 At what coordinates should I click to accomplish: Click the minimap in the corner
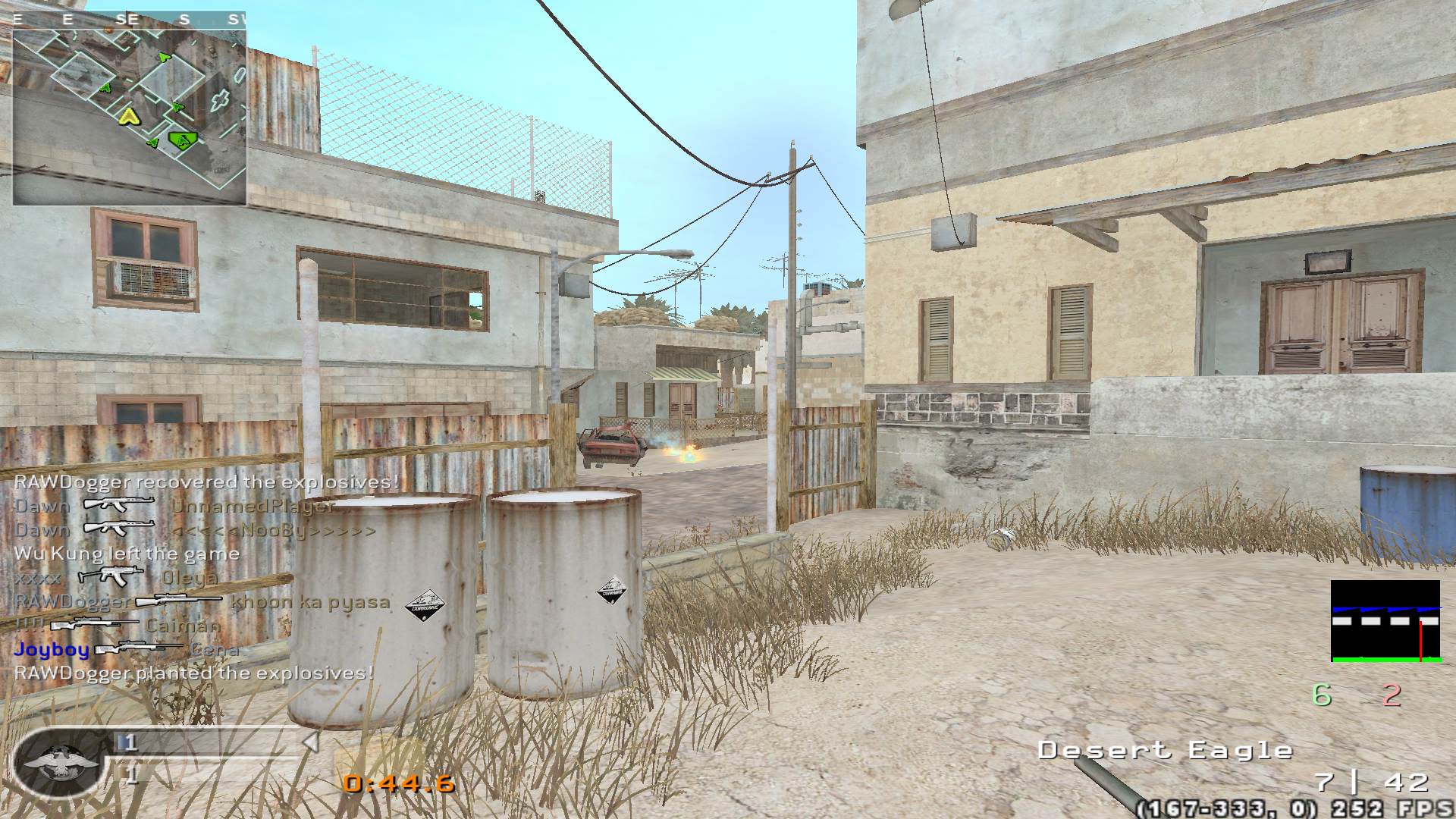click(x=129, y=116)
